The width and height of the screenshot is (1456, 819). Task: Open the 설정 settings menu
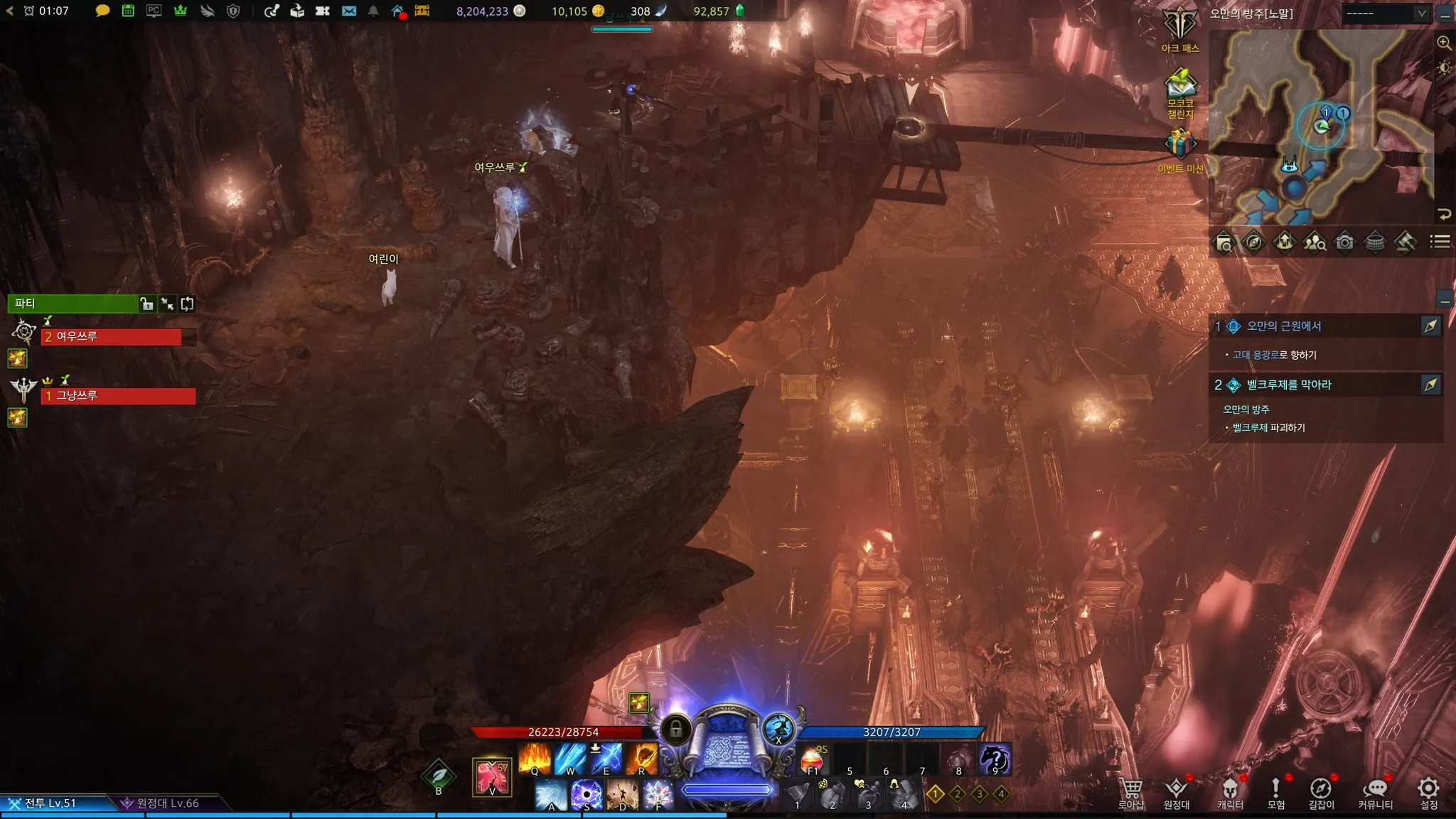[1428, 792]
